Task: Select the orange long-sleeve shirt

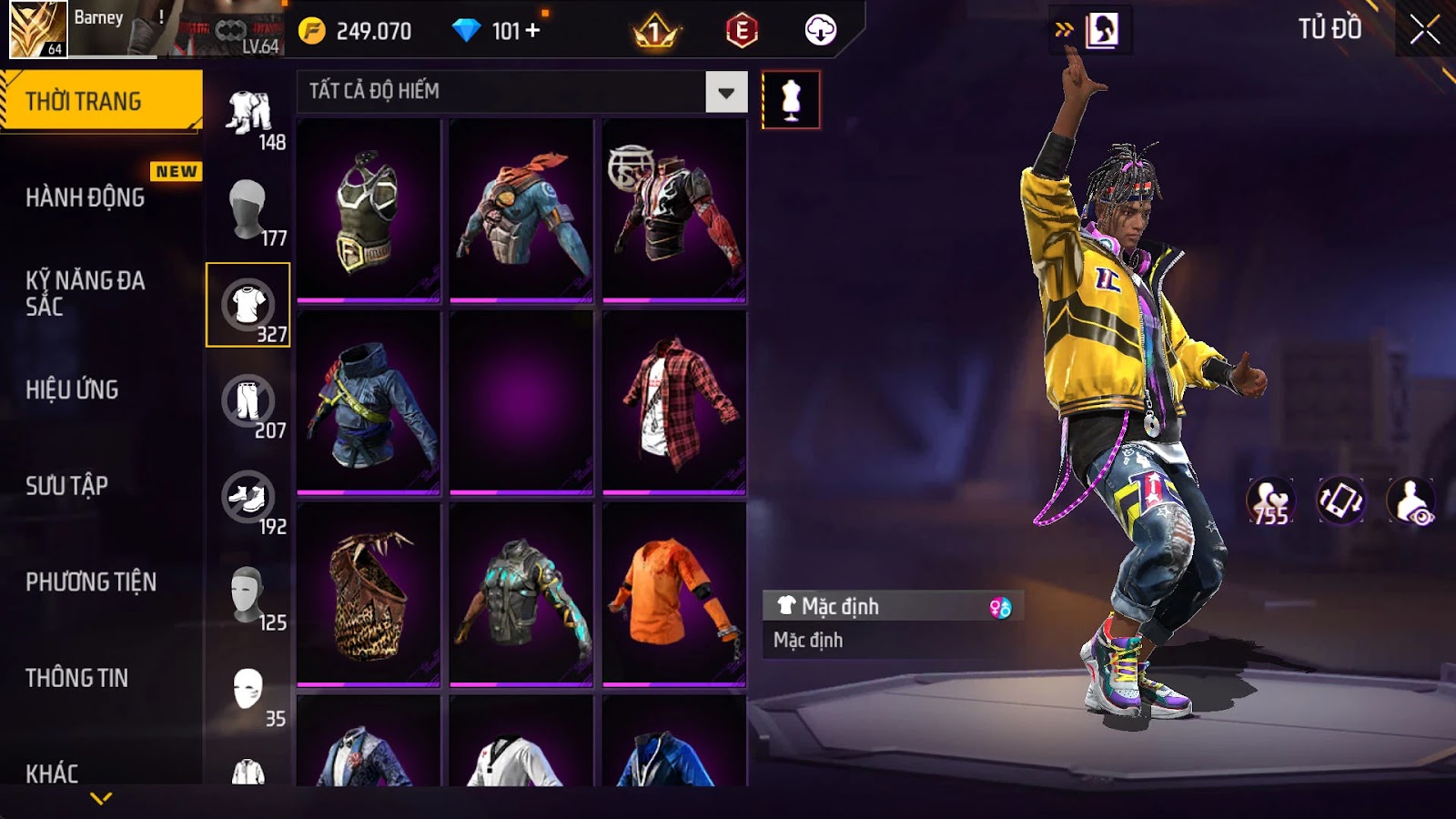Action: click(x=674, y=593)
